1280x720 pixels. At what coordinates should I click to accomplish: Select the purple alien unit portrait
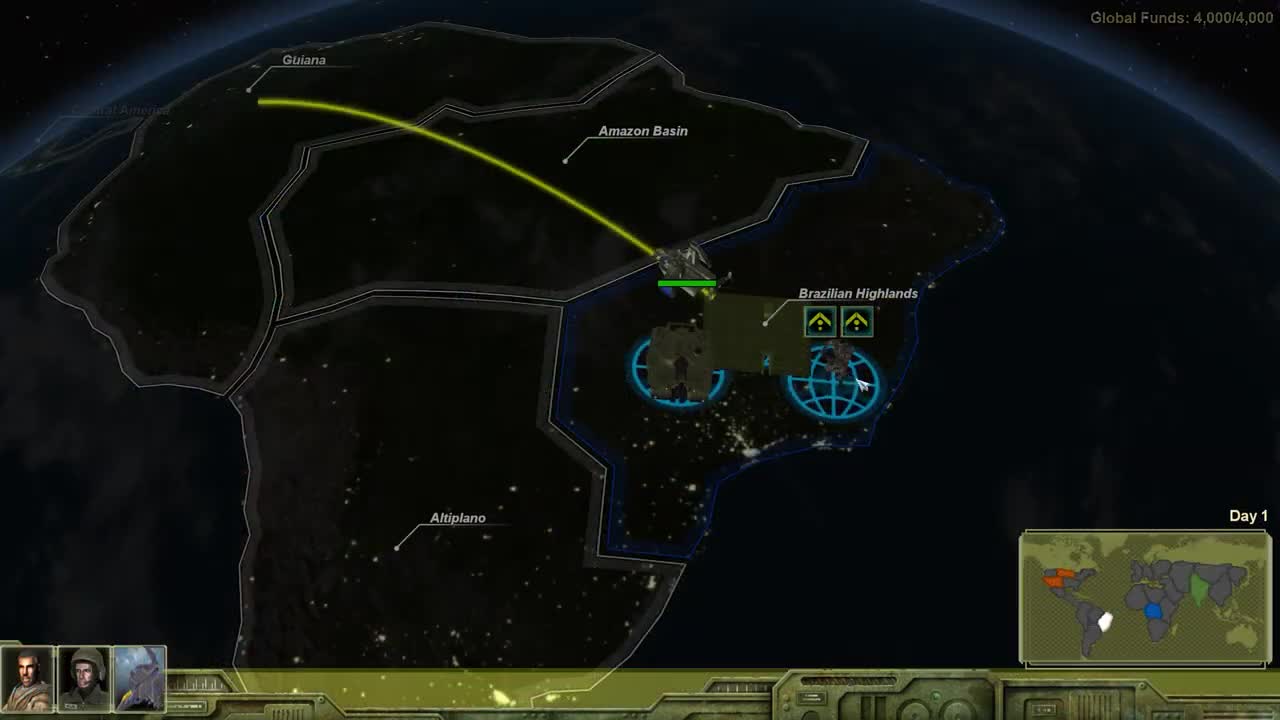[139, 679]
